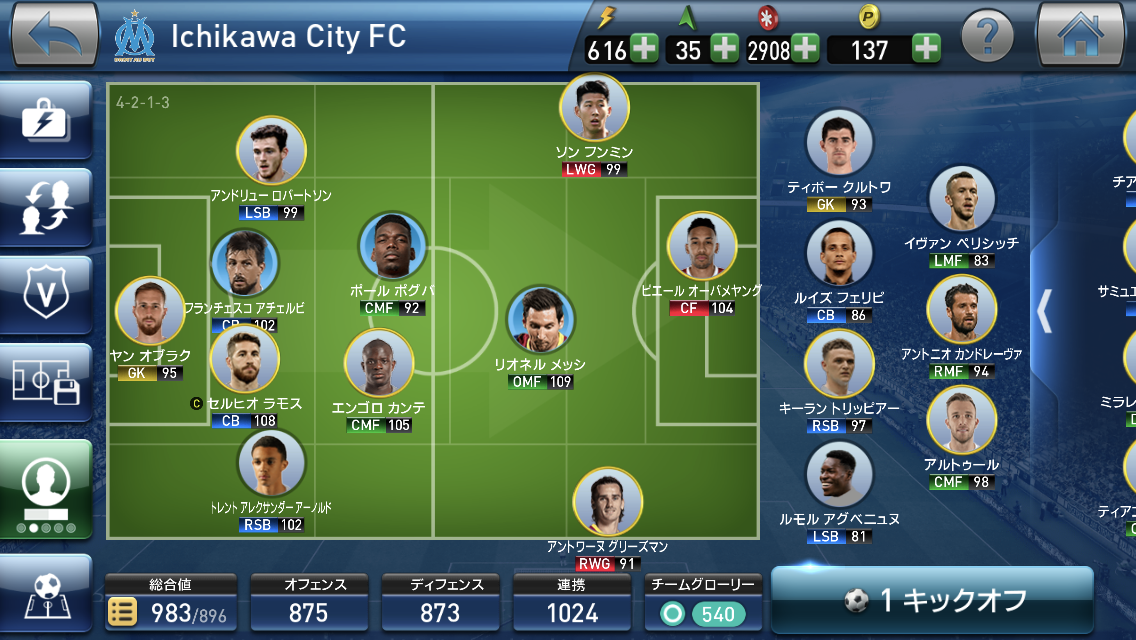The width and height of the screenshot is (1136, 640).
Task: Pick CF ピエール オーバメヤング
Action: (x=702, y=246)
